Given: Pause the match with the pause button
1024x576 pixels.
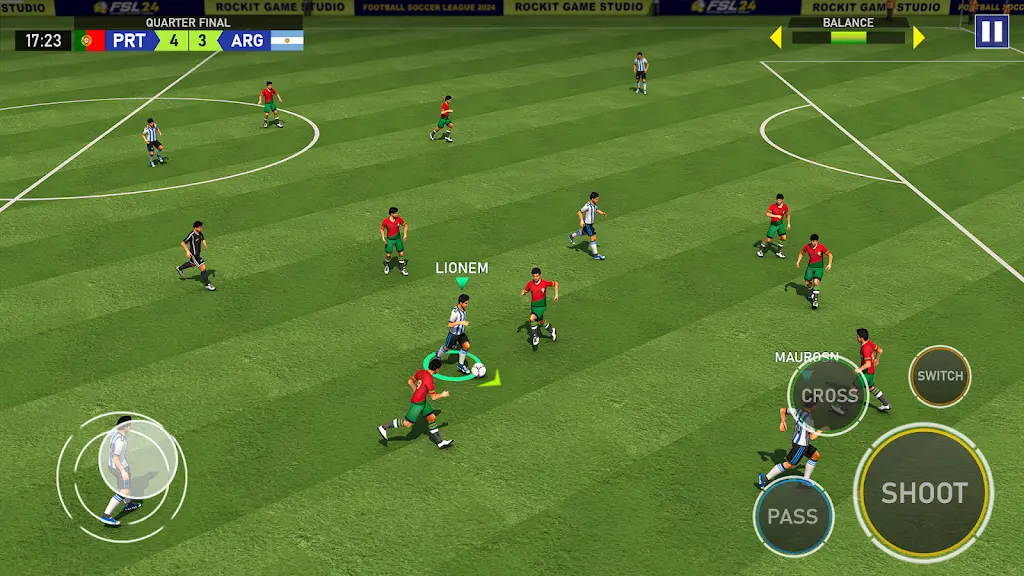Looking at the screenshot, I should pyautogui.click(x=991, y=31).
